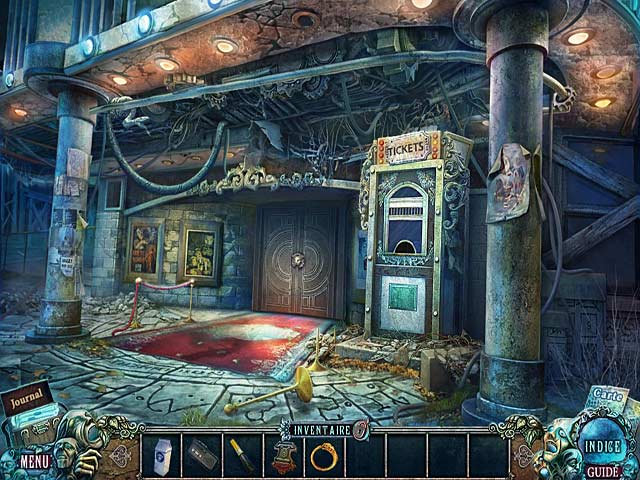Pick the gray remote-like item from inventory

tap(201, 454)
